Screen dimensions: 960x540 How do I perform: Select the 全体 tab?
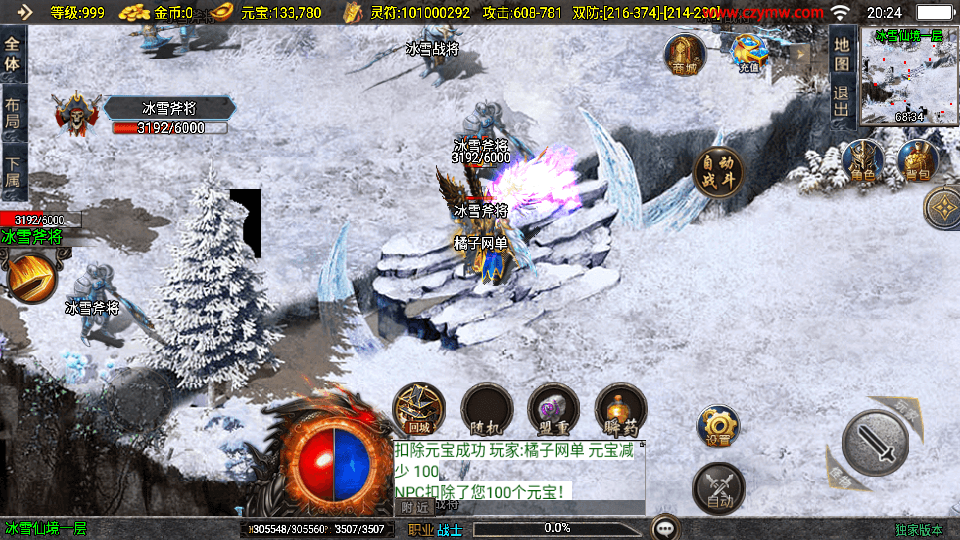(x=13, y=53)
